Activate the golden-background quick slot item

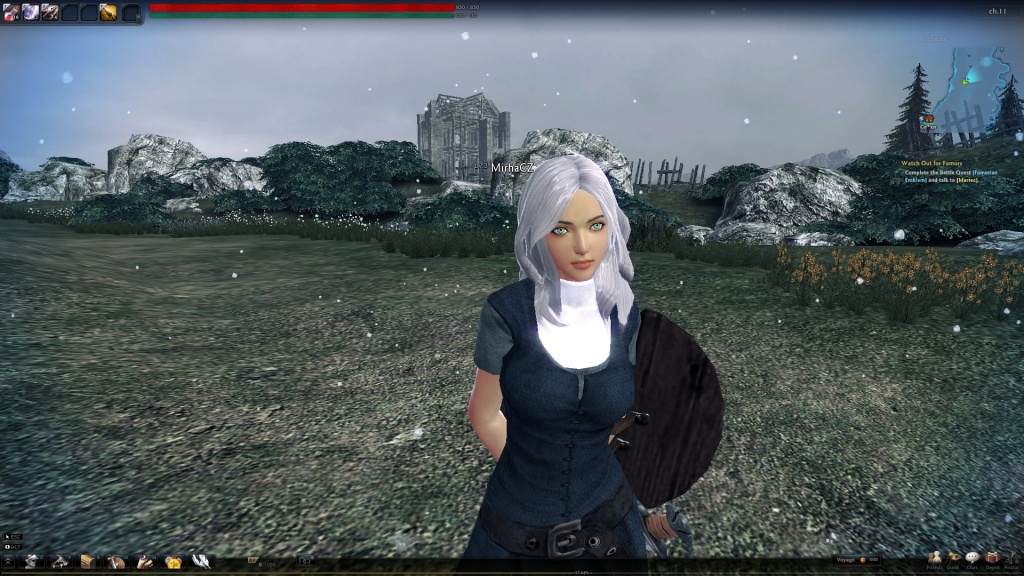(108, 12)
